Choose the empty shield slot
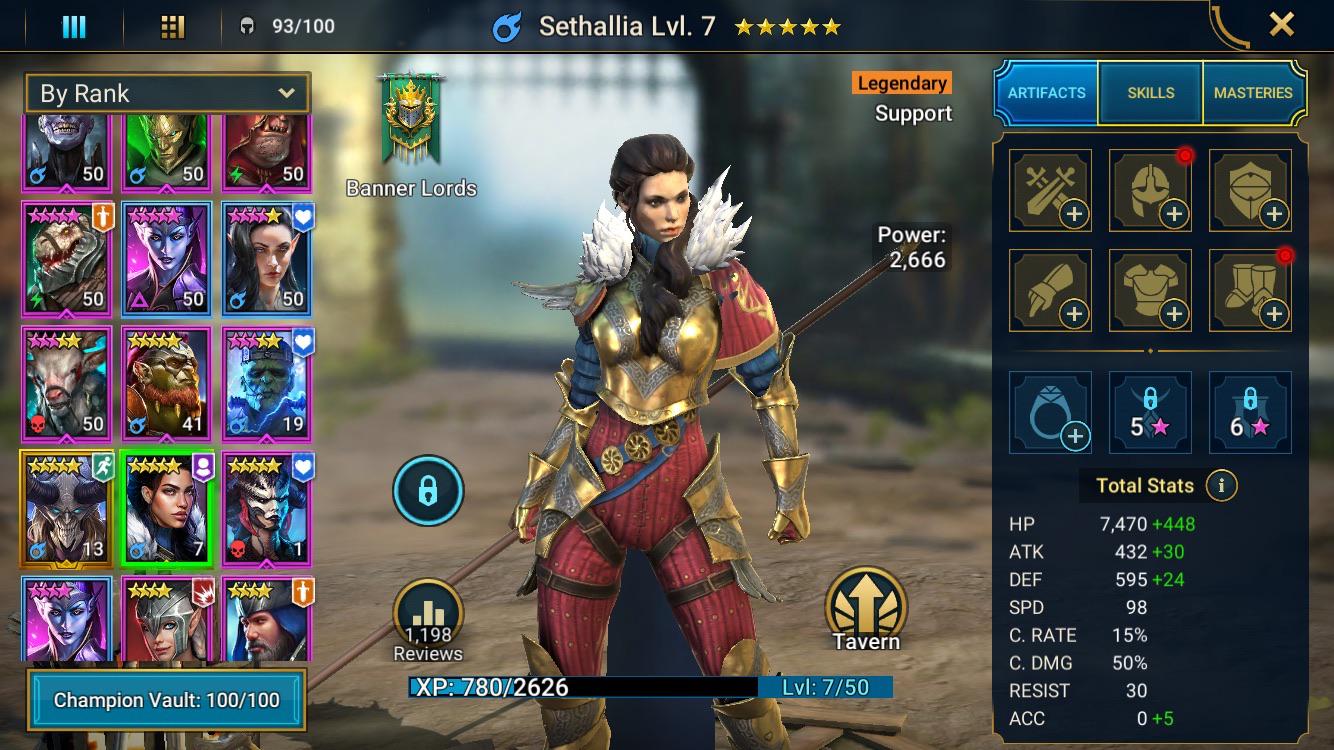 (x=1250, y=190)
